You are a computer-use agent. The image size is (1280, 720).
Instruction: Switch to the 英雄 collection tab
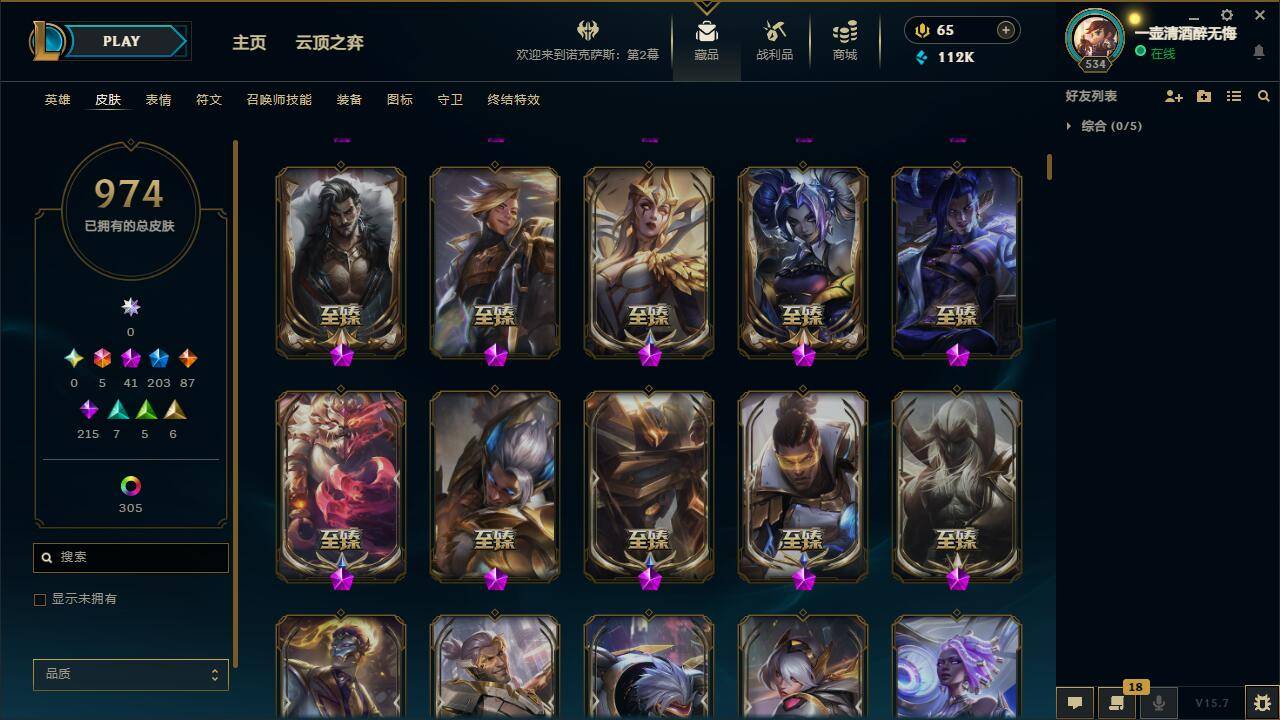56,100
